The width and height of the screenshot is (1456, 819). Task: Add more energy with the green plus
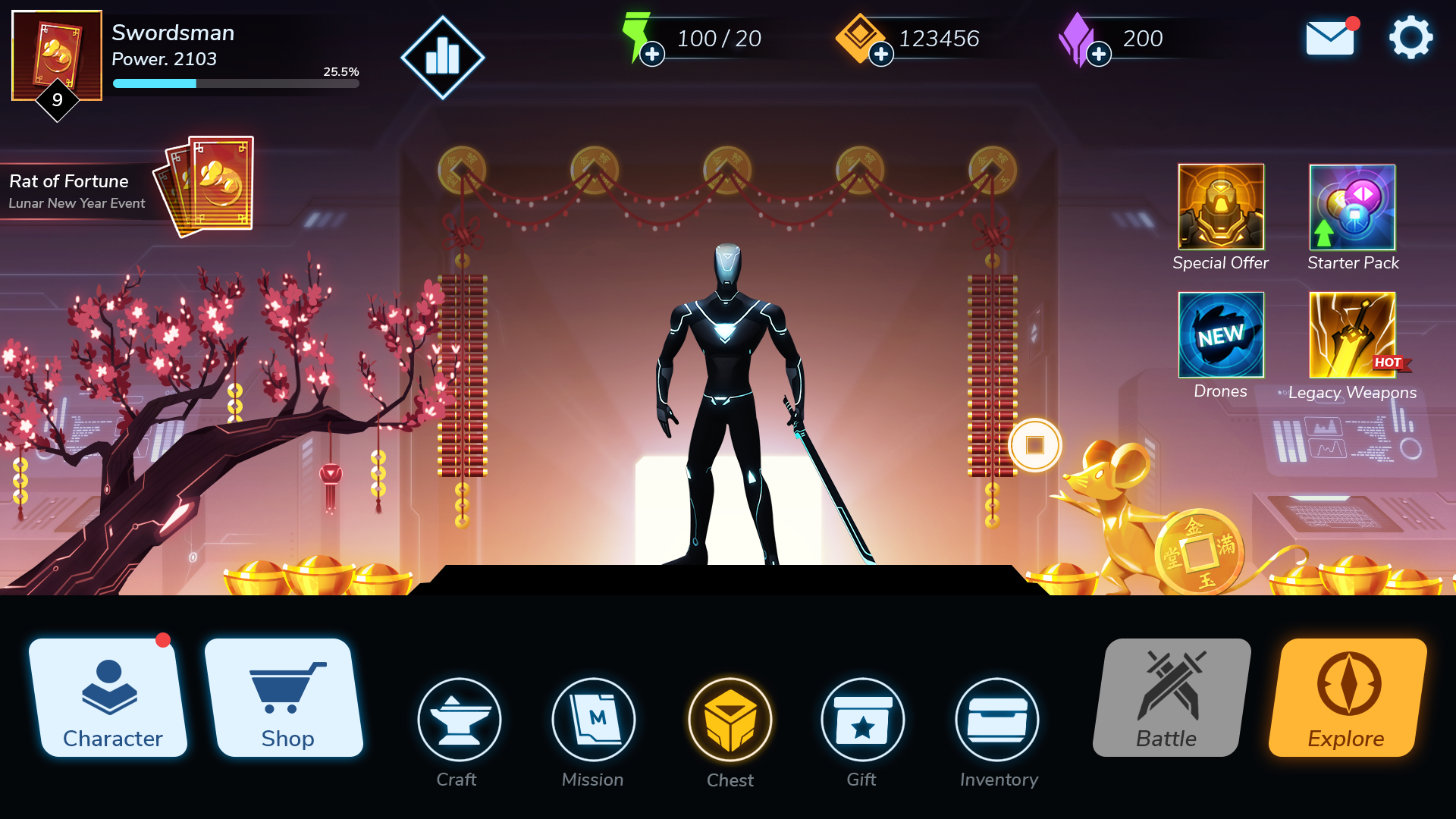651,55
